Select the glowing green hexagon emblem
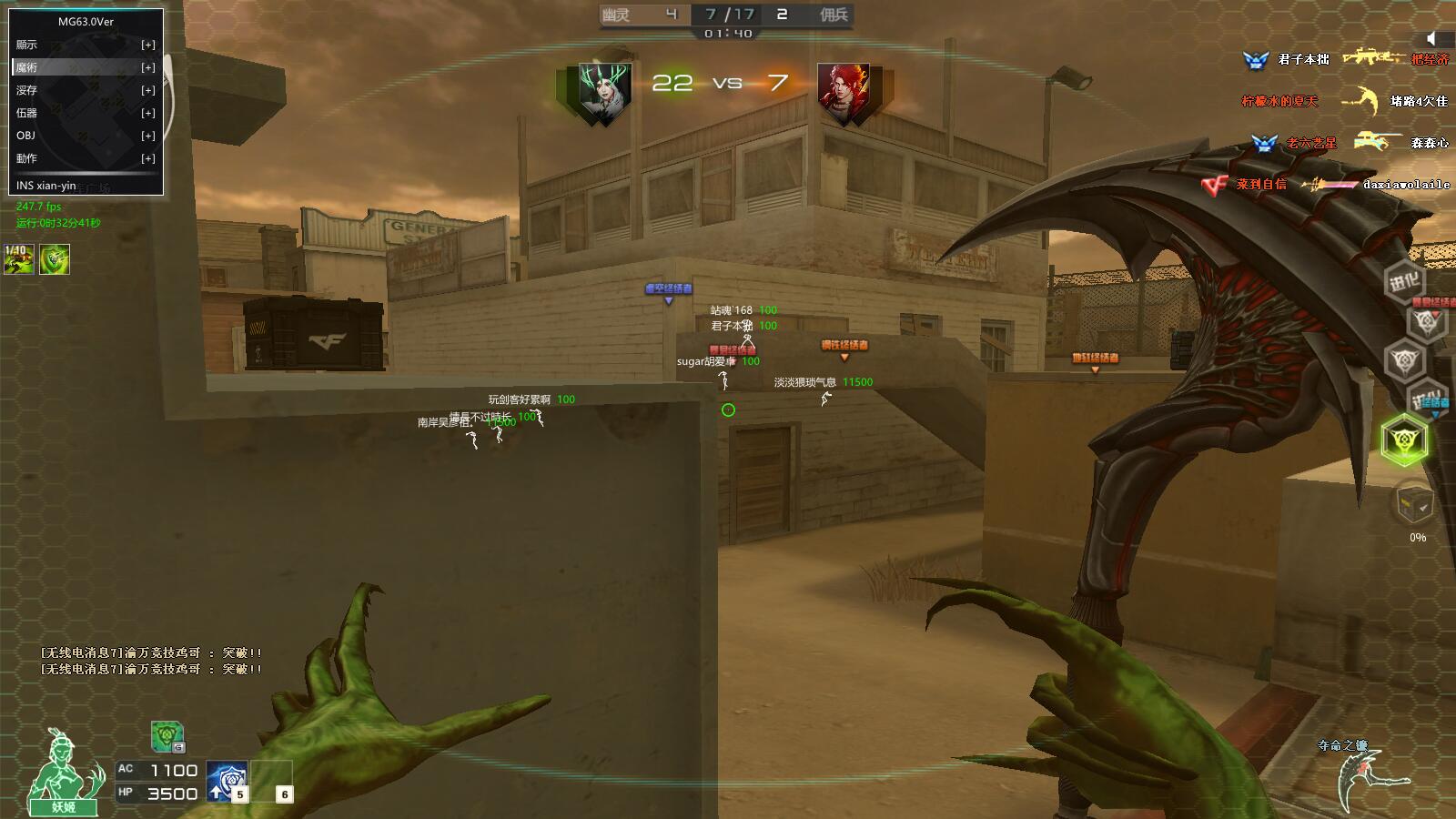Screen dimensions: 1456x819 click(x=1404, y=441)
